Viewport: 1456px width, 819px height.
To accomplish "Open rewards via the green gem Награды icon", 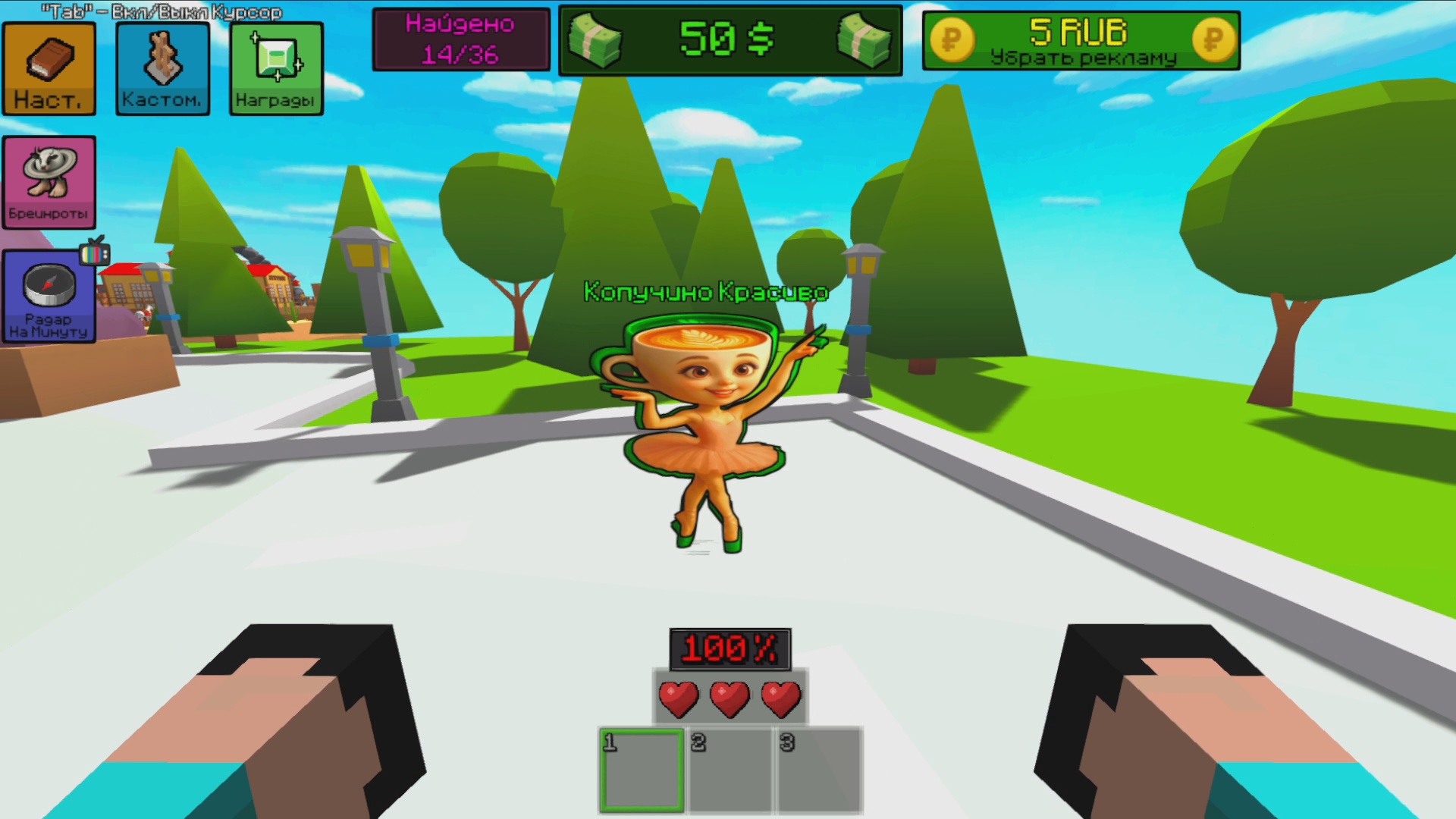I will pos(276,67).
